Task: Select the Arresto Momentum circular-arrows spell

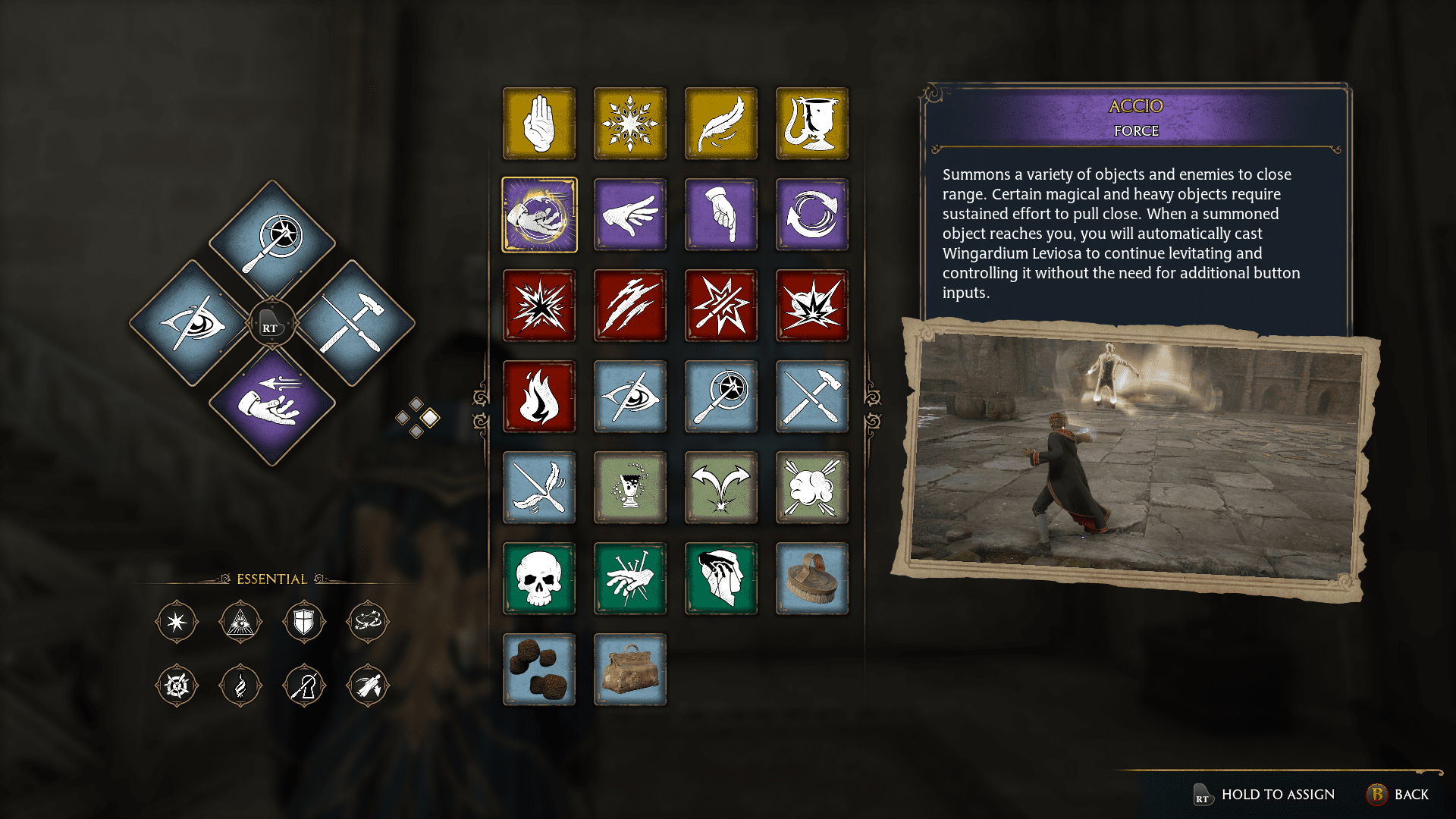Action: pyautogui.click(x=811, y=215)
